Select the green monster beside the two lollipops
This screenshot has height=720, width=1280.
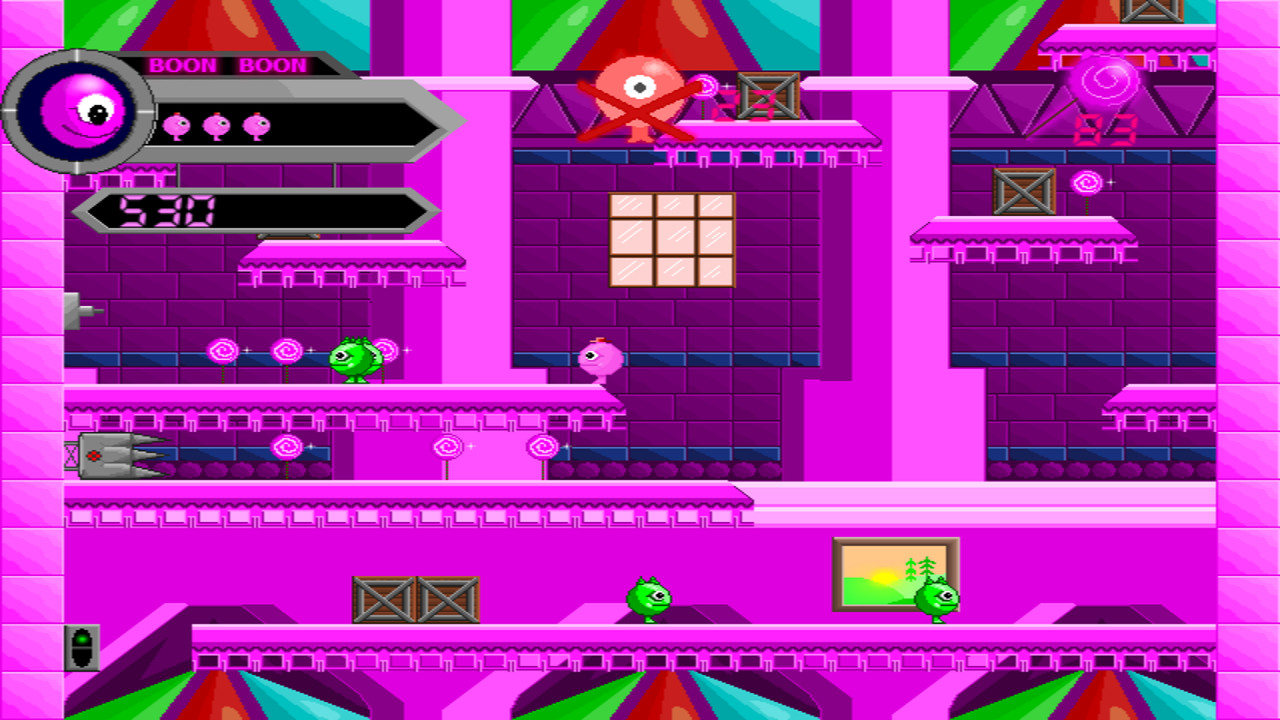pyautogui.click(x=355, y=362)
